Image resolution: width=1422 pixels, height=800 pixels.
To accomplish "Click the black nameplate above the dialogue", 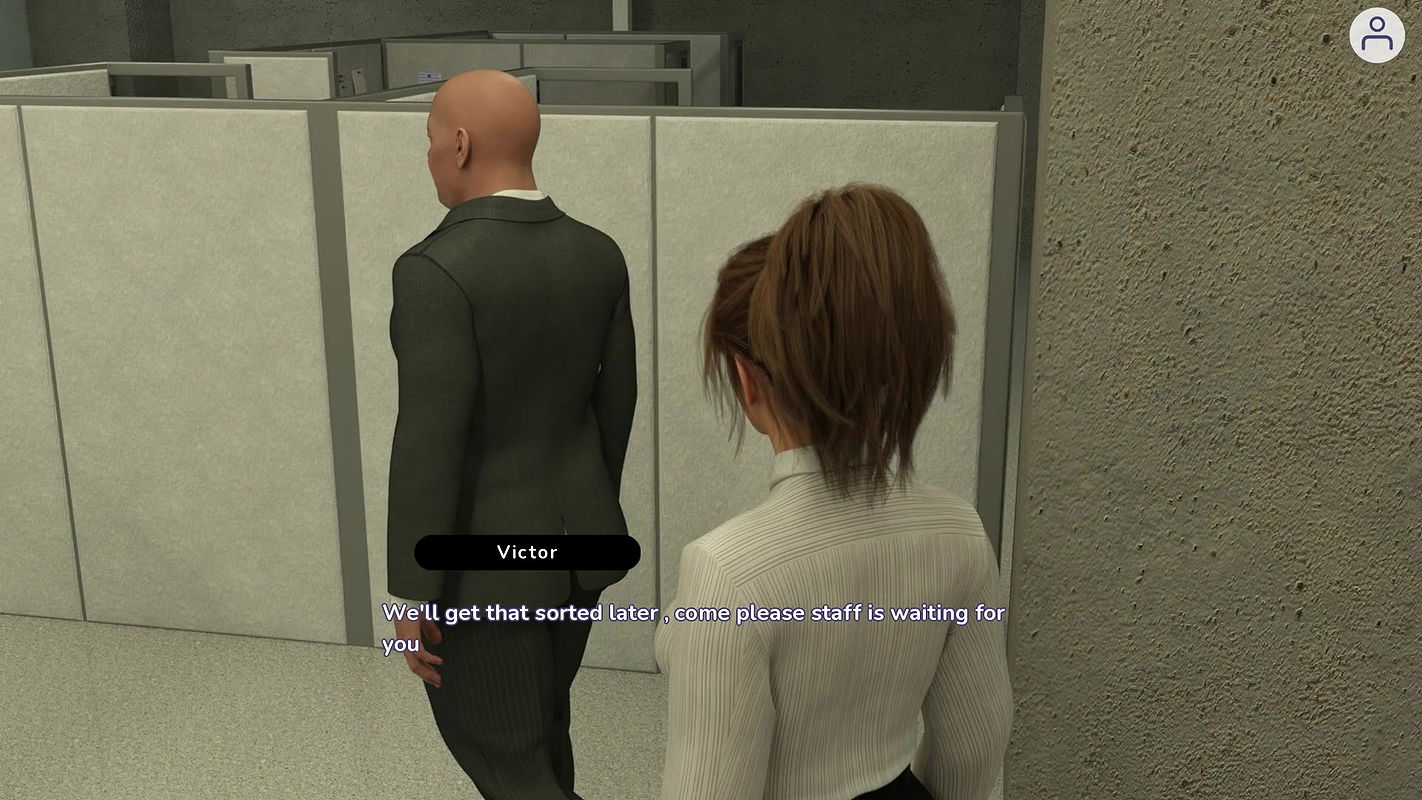I will (x=527, y=552).
